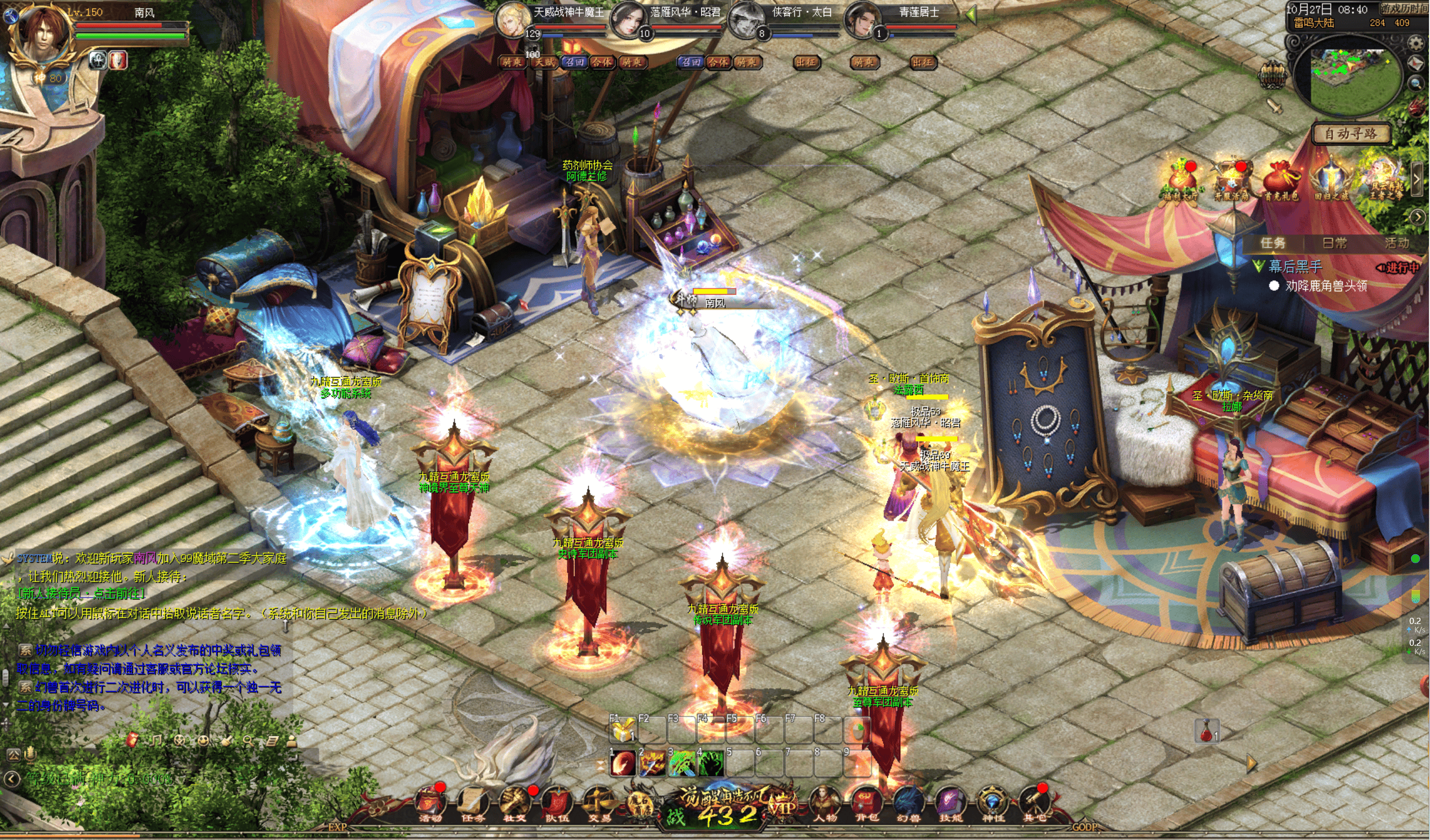Image resolution: width=1430 pixels, height=840 pixels.
Task: Use the gift box in the F1 slot
Action: coord(623,731)
